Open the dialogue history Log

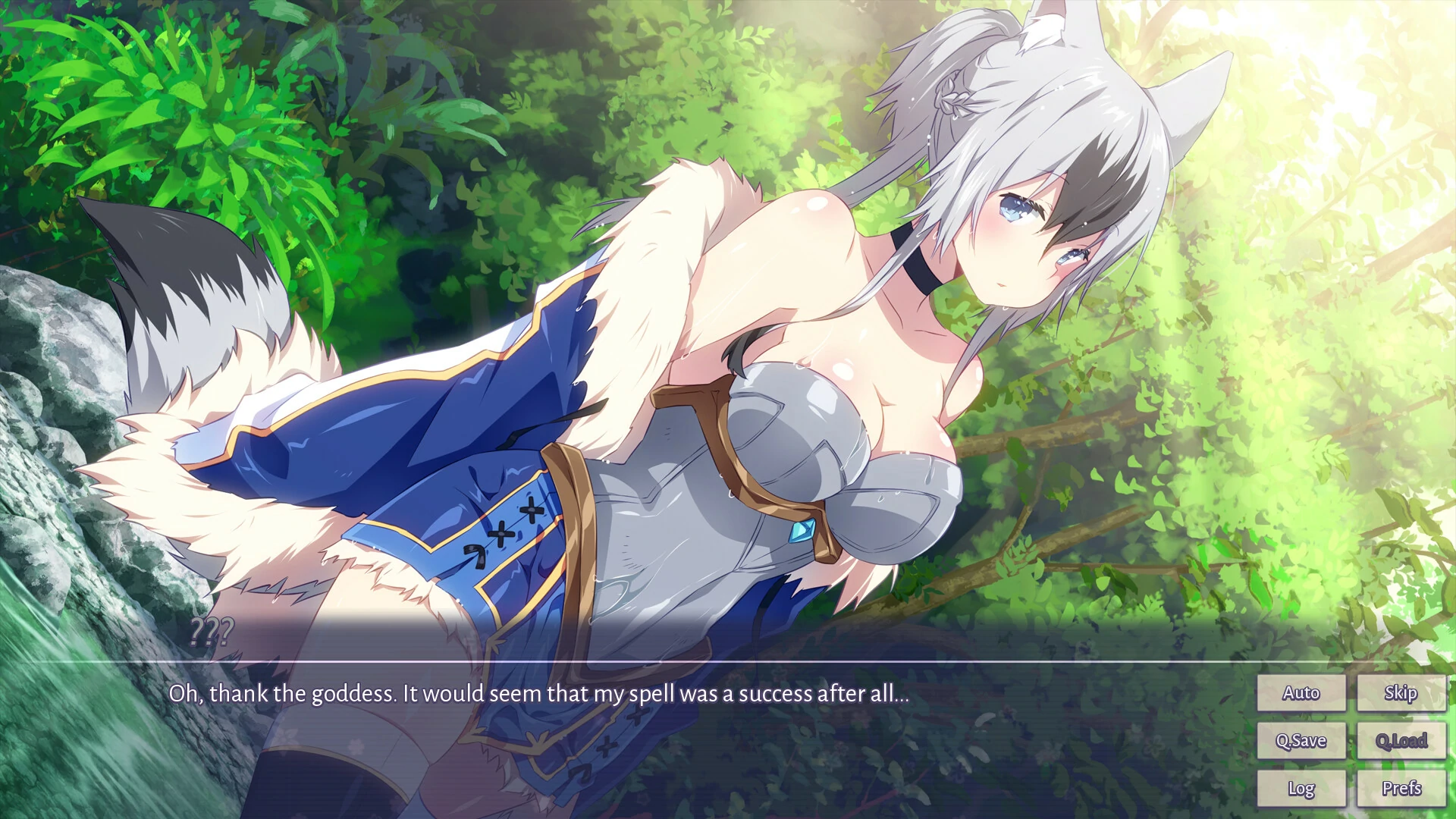pos(1301,788)
